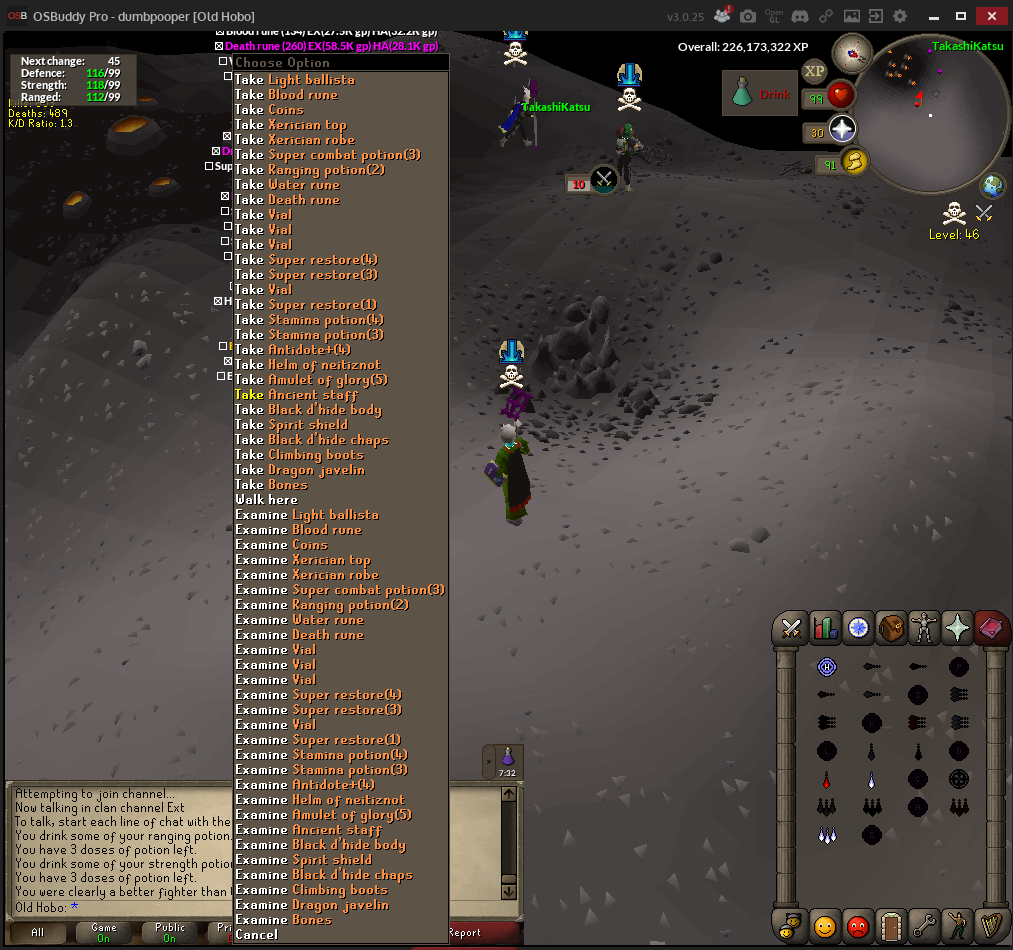1013x950 pixels.
Task: Switch to the skills stats tab
Action: tap(825, 628)
